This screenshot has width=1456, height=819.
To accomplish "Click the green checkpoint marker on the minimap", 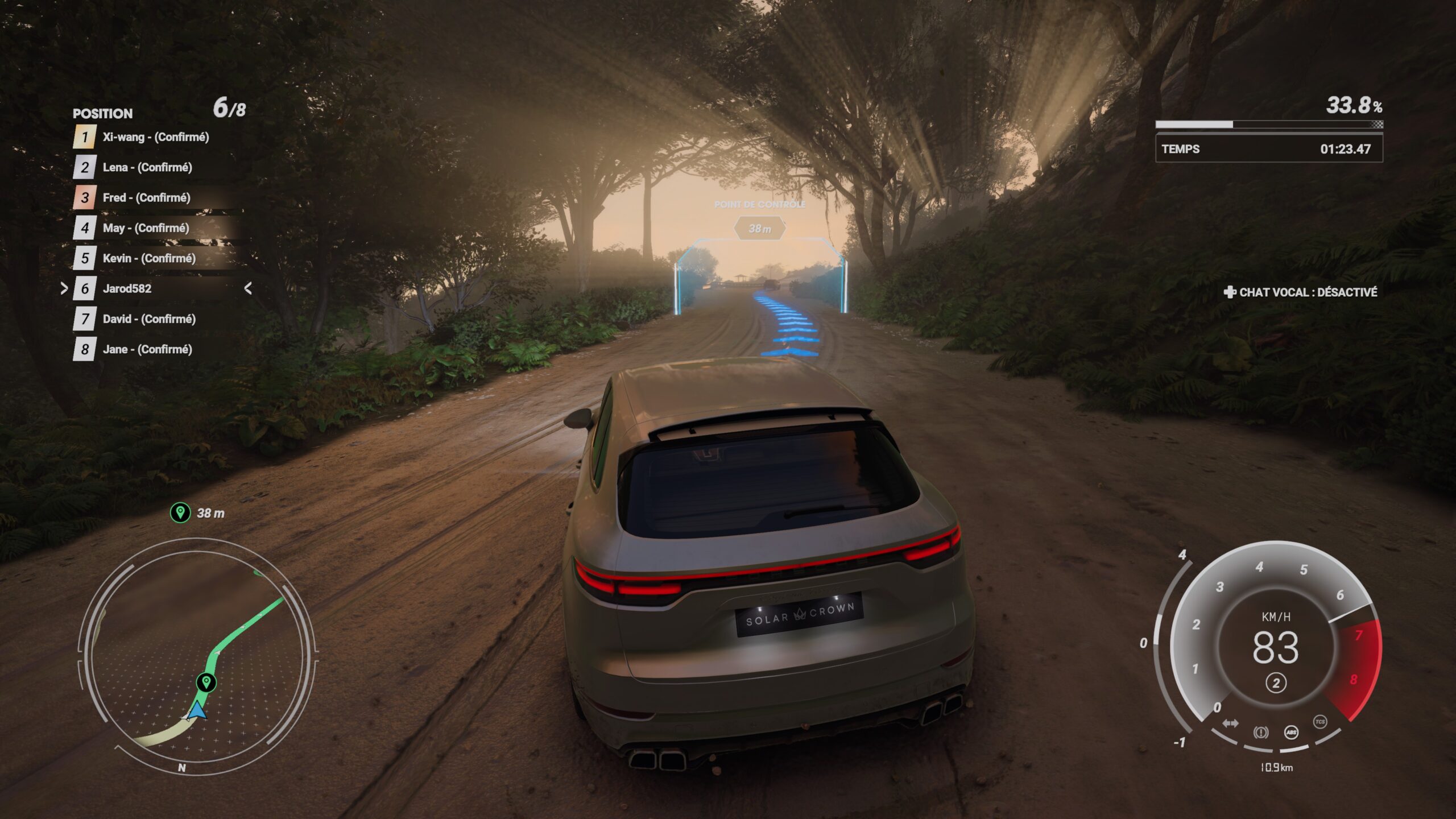I will tap(206, 681).
